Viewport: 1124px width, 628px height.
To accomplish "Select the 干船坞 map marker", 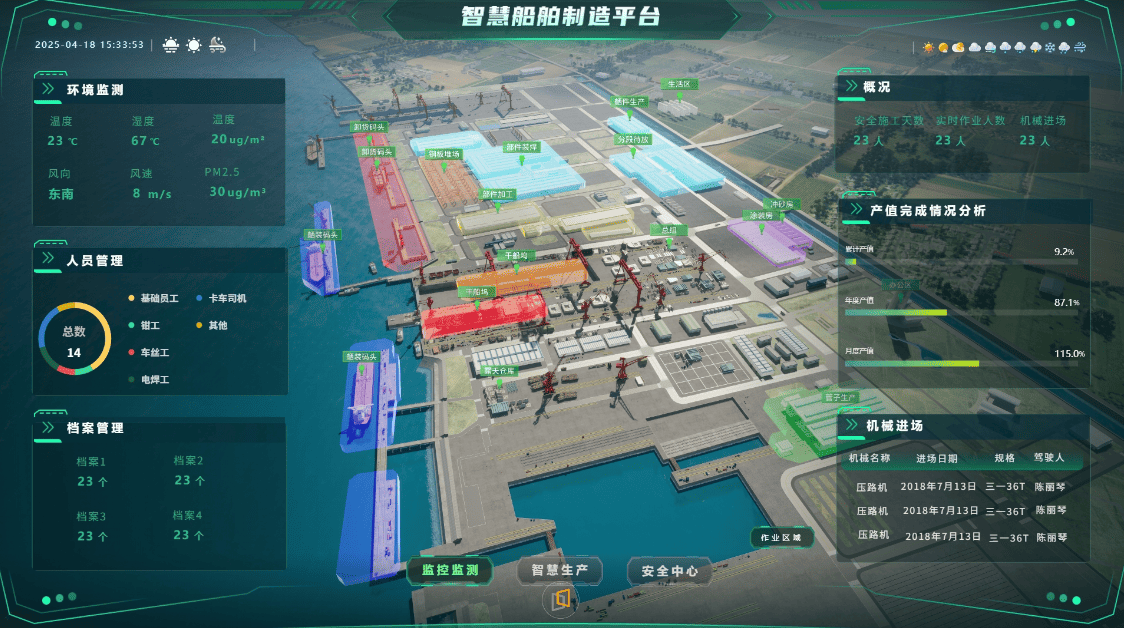I will 515,255.
